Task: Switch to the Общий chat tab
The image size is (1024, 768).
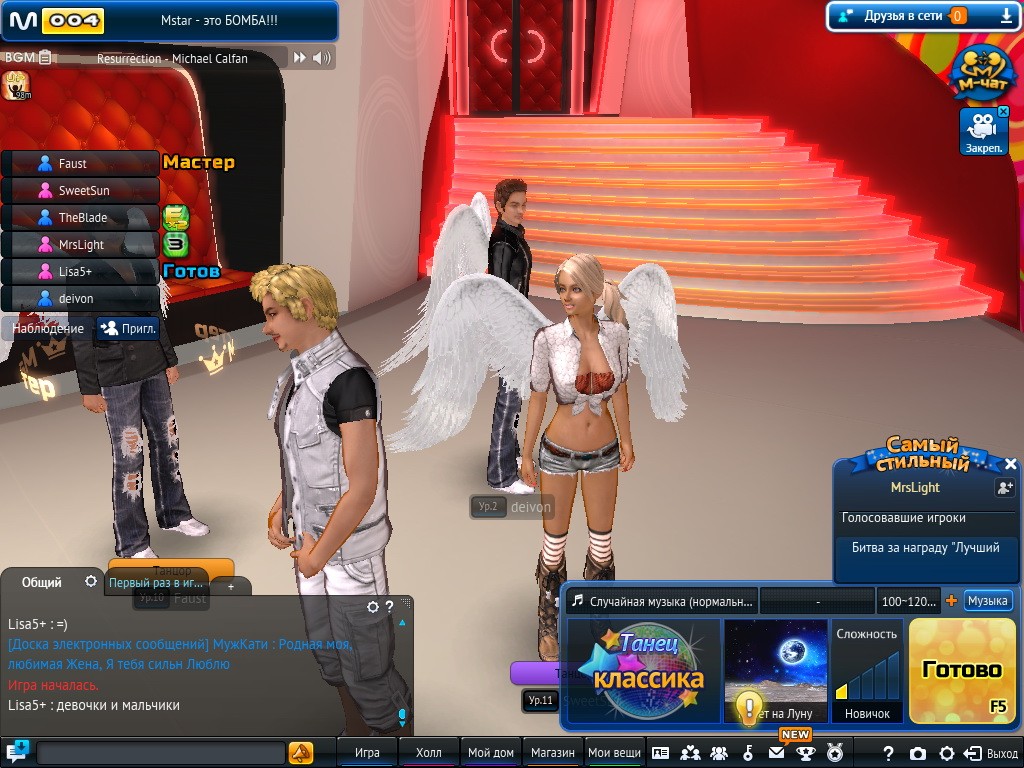Action: [x=42, y=582]
